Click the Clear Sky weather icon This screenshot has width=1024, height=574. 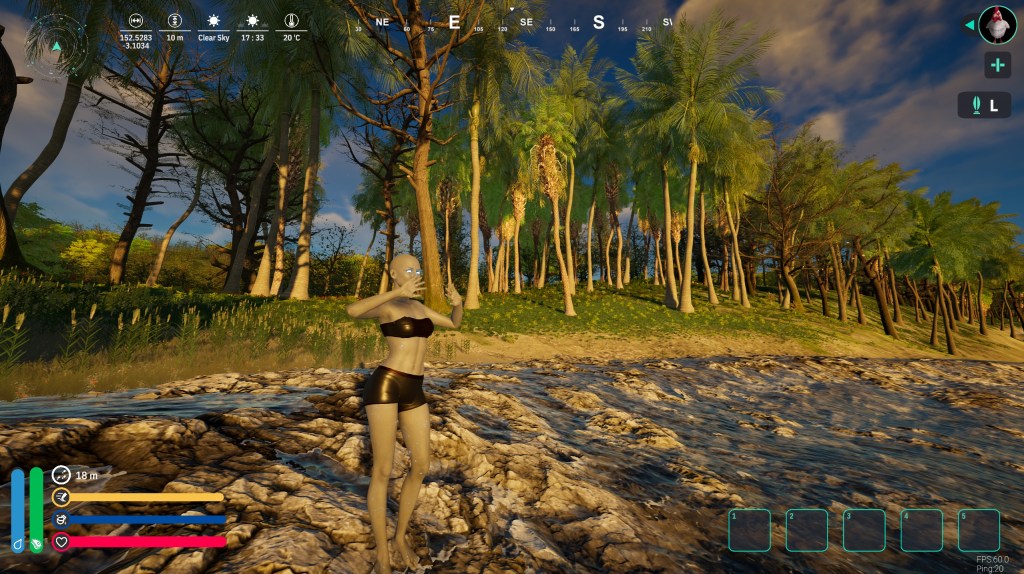[213, 20]
